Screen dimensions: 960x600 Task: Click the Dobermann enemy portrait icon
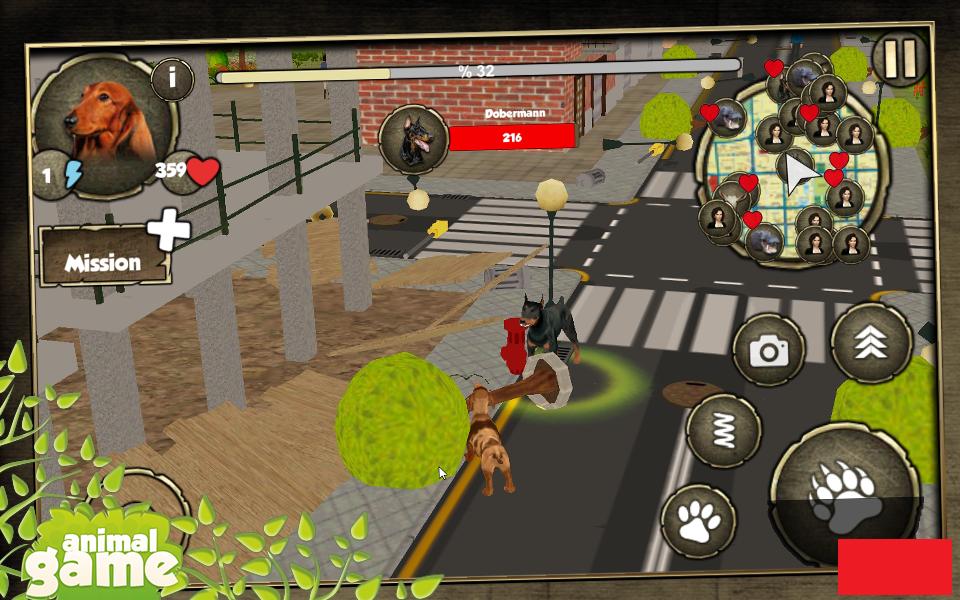(413, 139)
